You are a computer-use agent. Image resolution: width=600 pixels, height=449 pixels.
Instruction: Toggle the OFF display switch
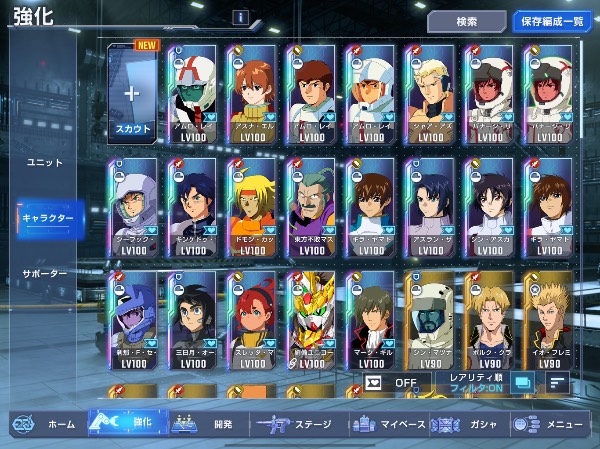pos(392,382)
